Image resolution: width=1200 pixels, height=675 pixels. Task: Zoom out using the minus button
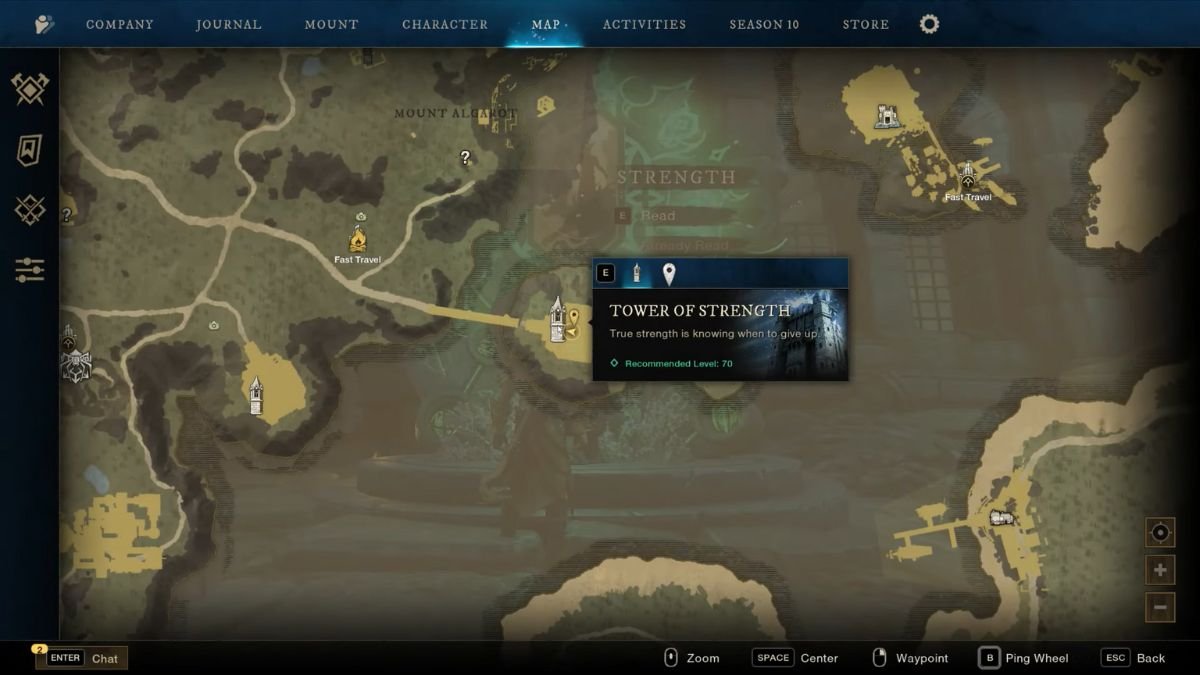tap(1160, 606)
